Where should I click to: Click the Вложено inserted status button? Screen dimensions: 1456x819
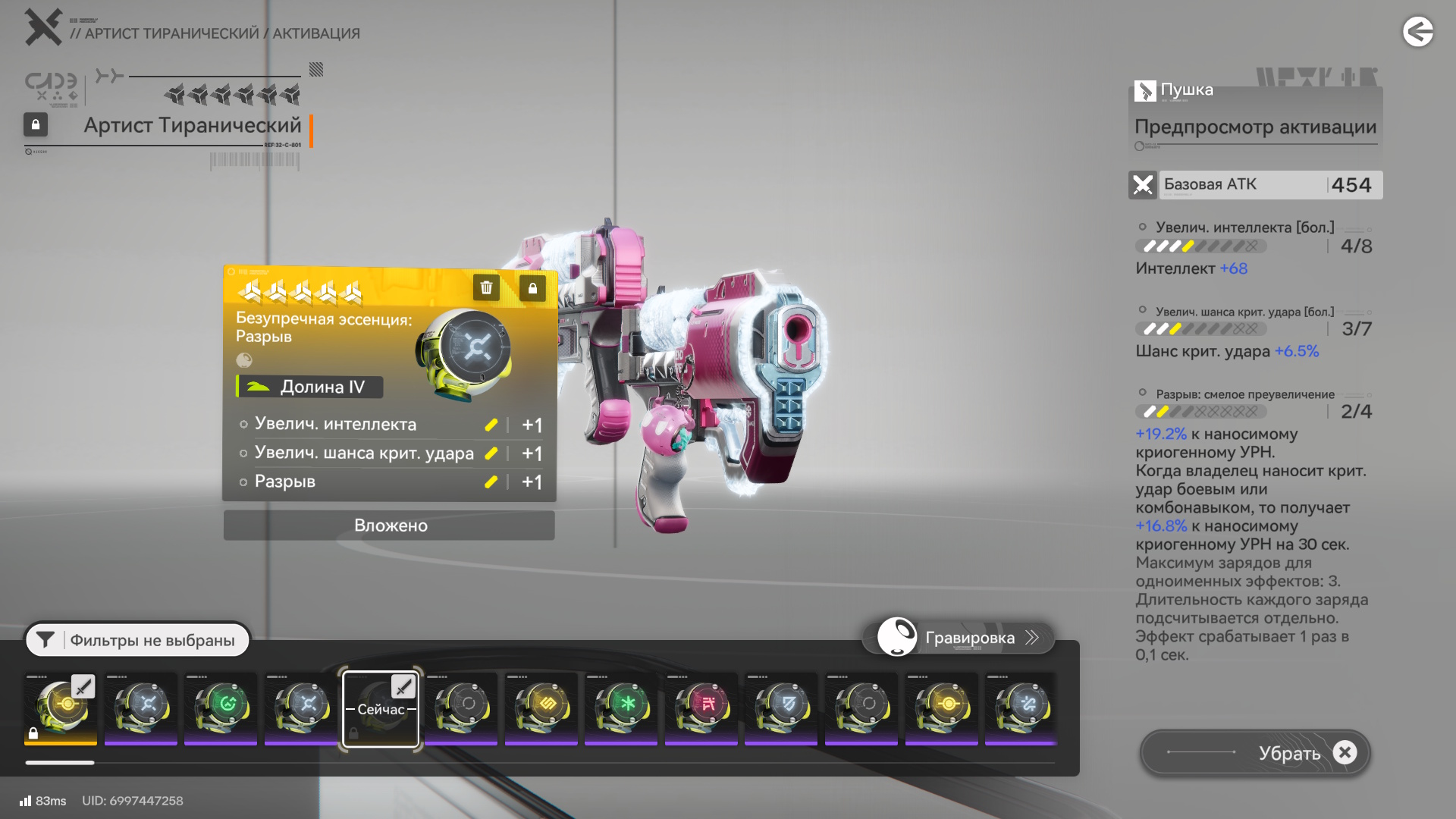[389, 526]
